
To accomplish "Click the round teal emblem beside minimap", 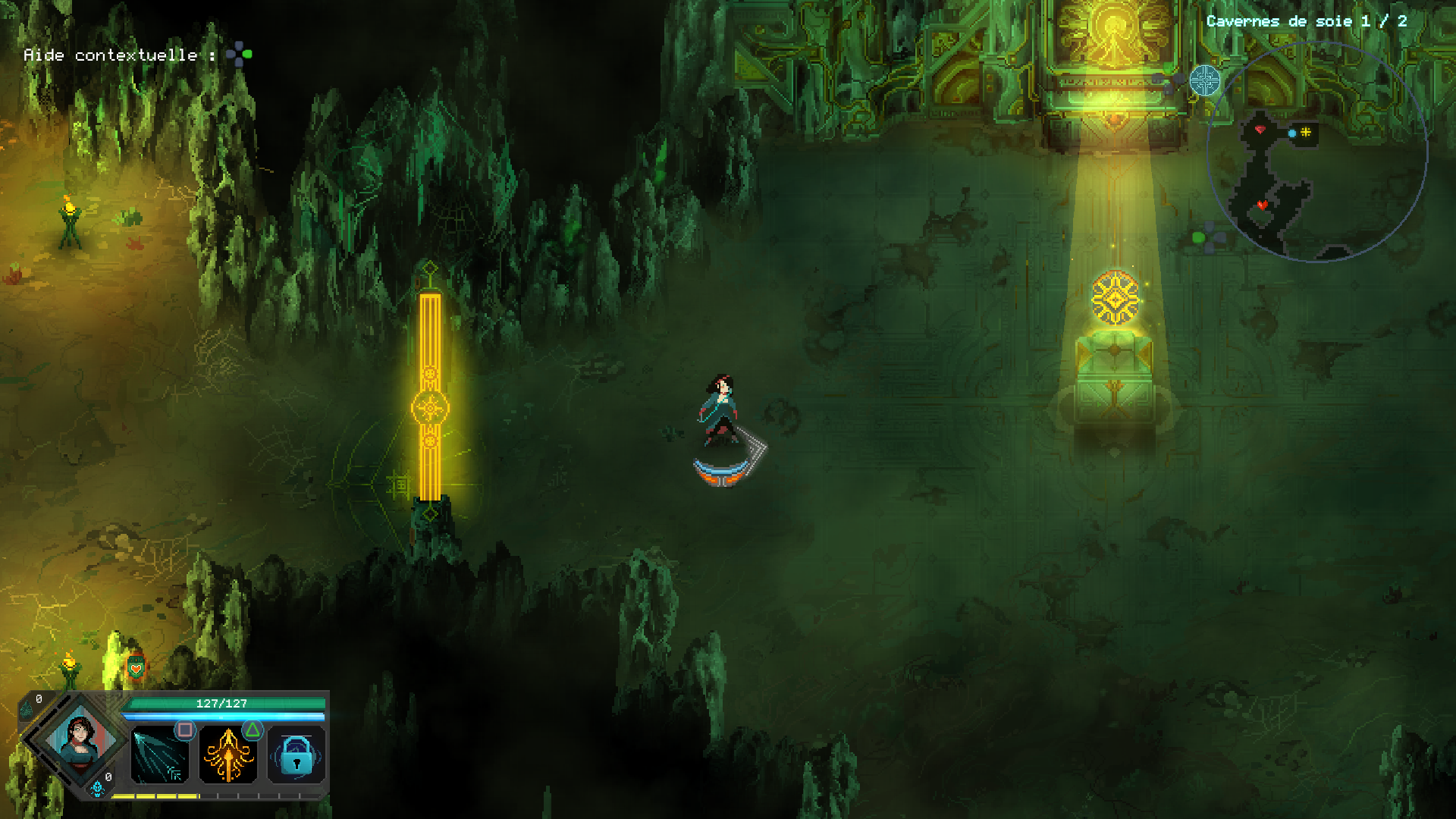I will coord(1204,80).
